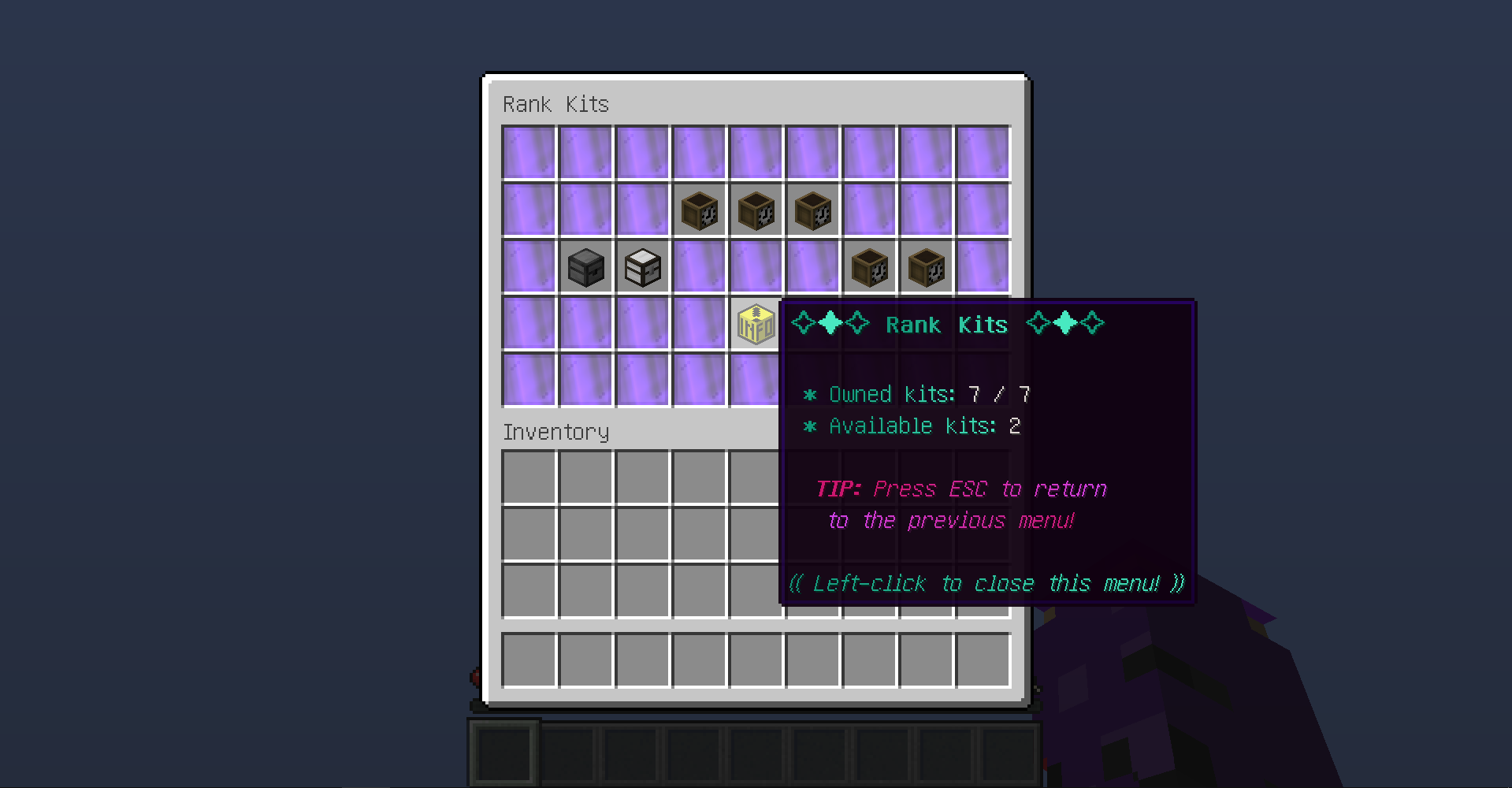Click the Owned kits 7 / 7 counter
This screenshot has height=788, width=1512.
(x=918, y=394)
